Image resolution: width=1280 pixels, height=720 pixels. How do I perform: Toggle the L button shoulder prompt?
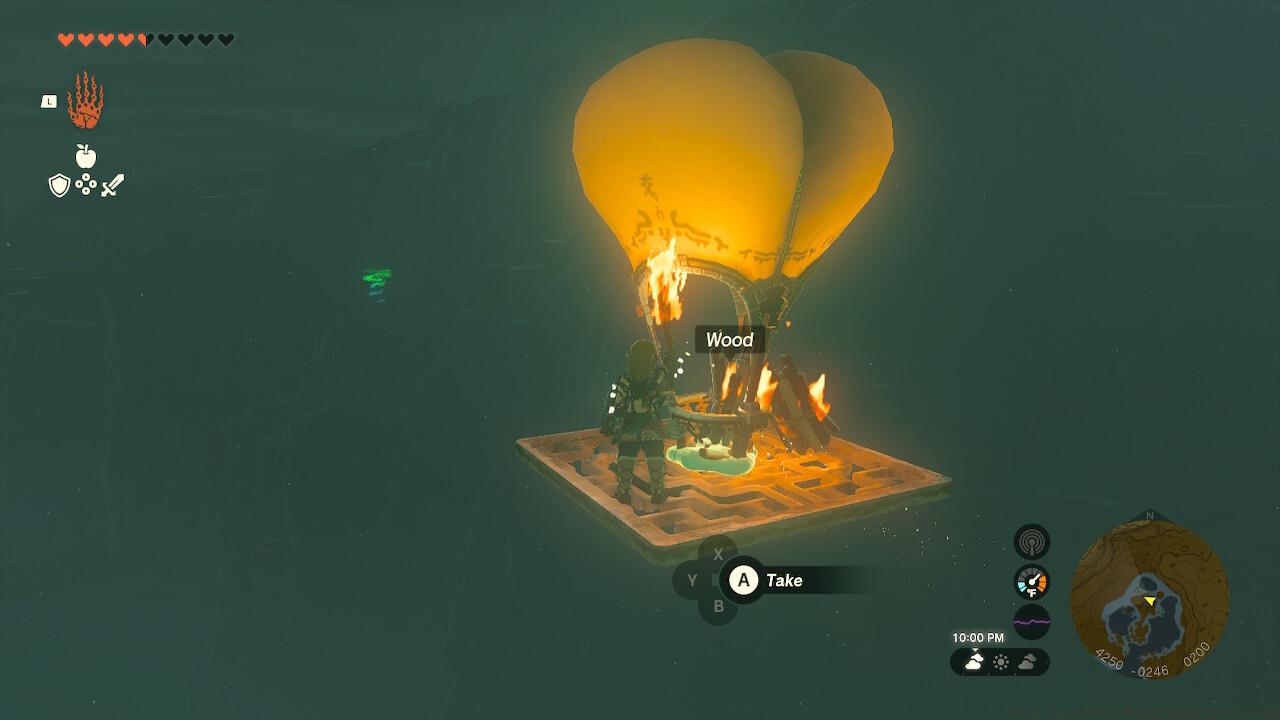(x=50, y=102)
